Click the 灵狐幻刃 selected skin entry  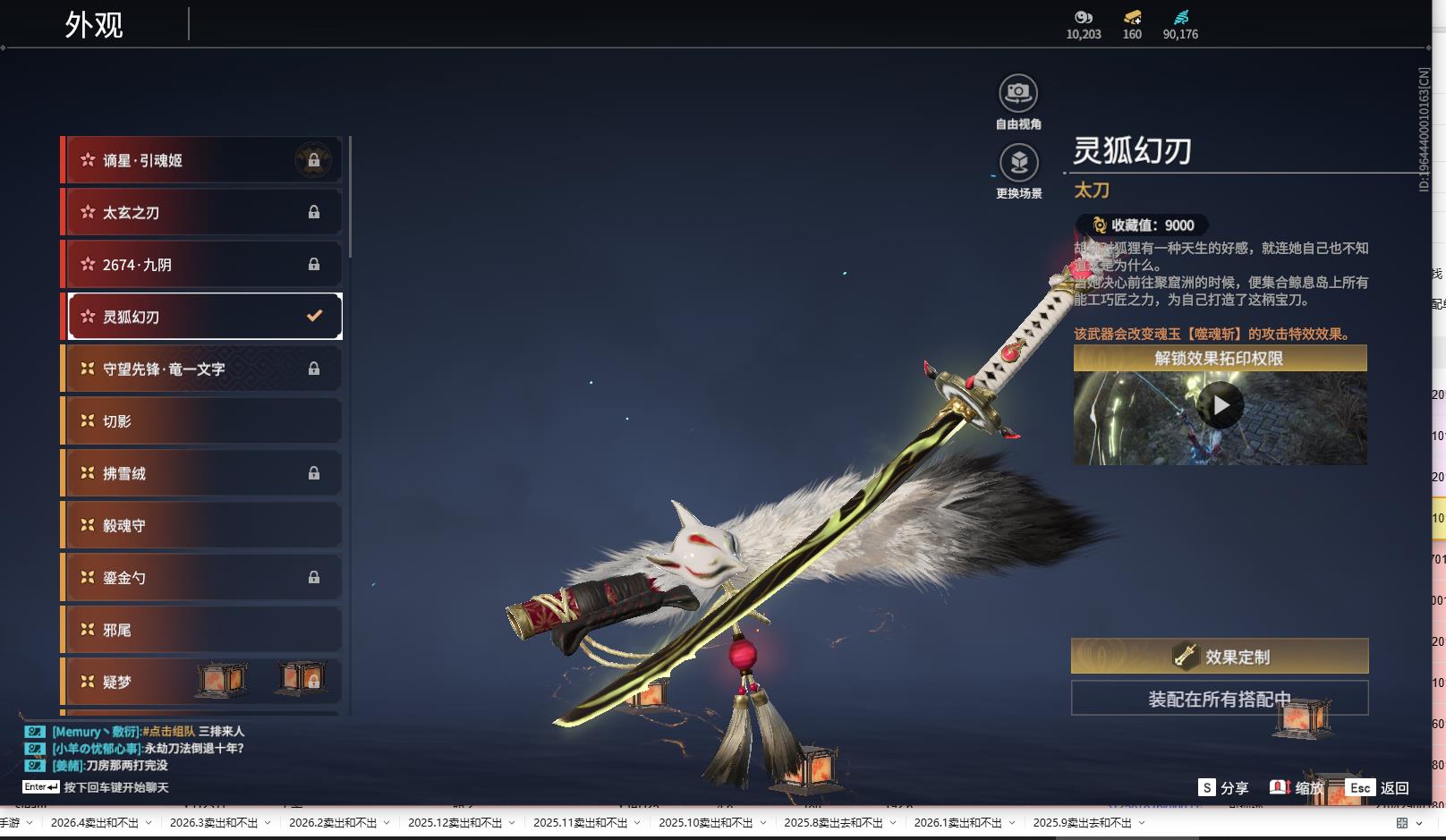tap(204, 317)
